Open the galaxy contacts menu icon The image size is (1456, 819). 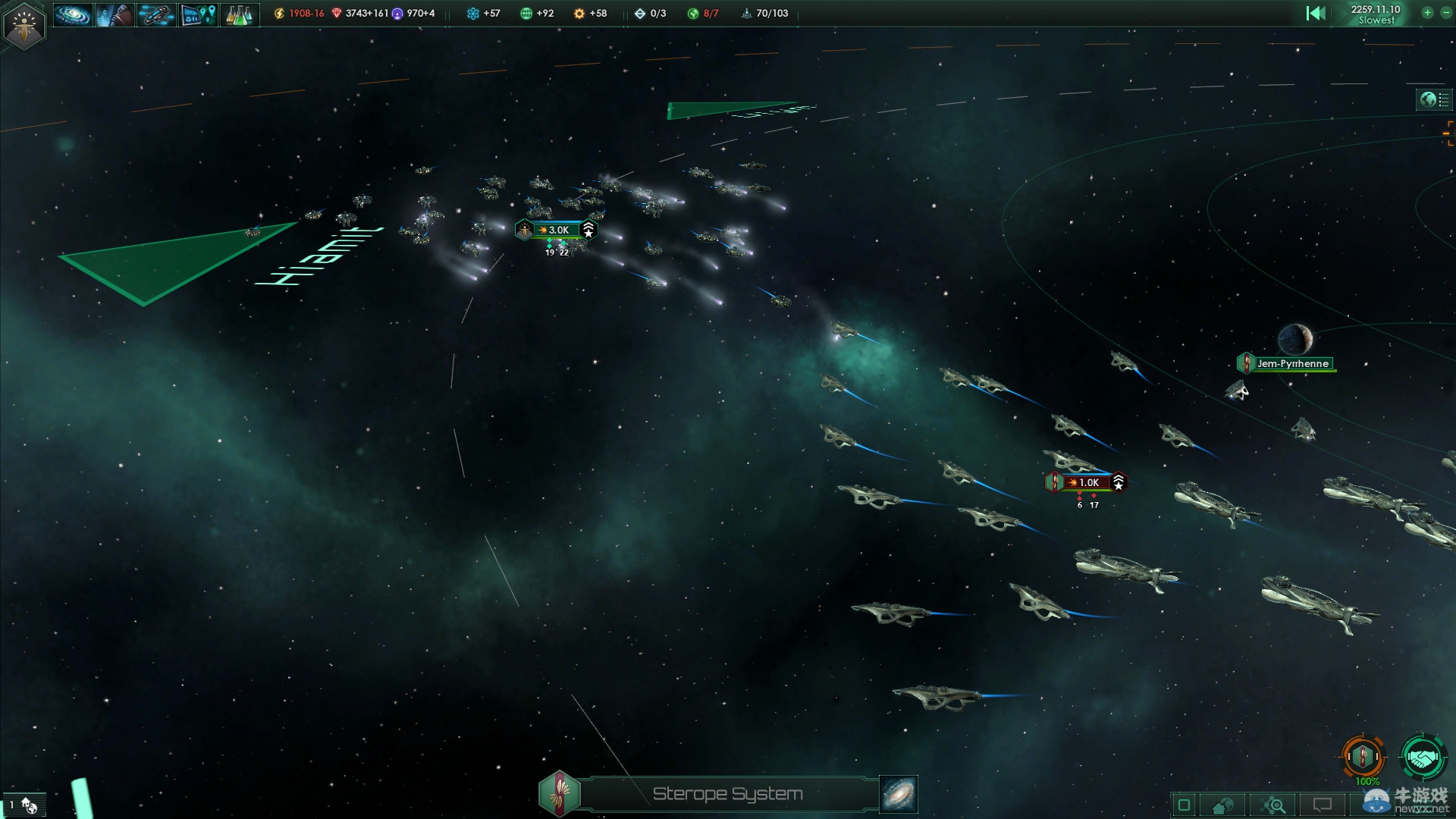click(73, 14)
